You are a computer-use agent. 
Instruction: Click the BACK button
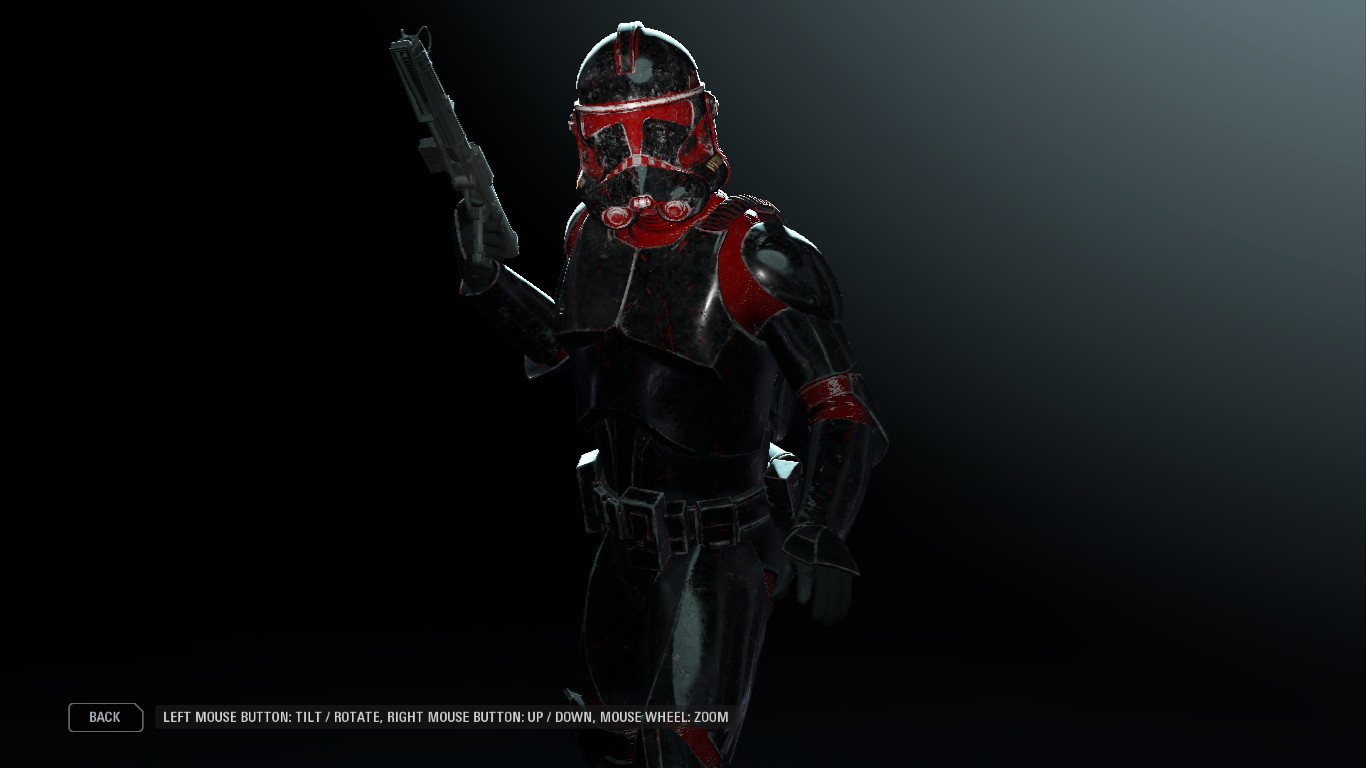[104, 717]
